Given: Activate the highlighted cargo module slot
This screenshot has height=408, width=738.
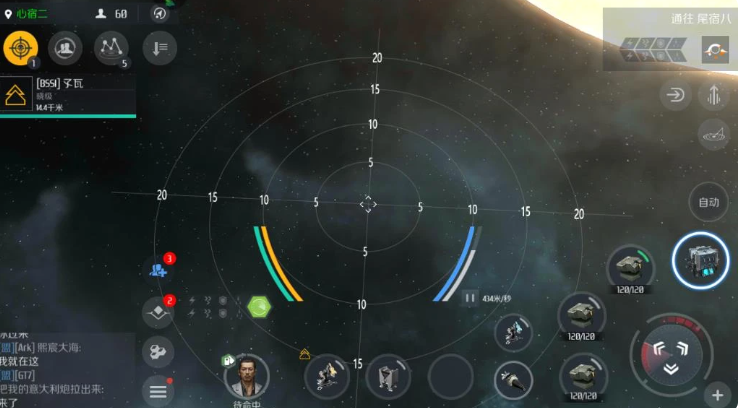Looking at the screenshot, I should pyautogui.click(x=700, y=263).
